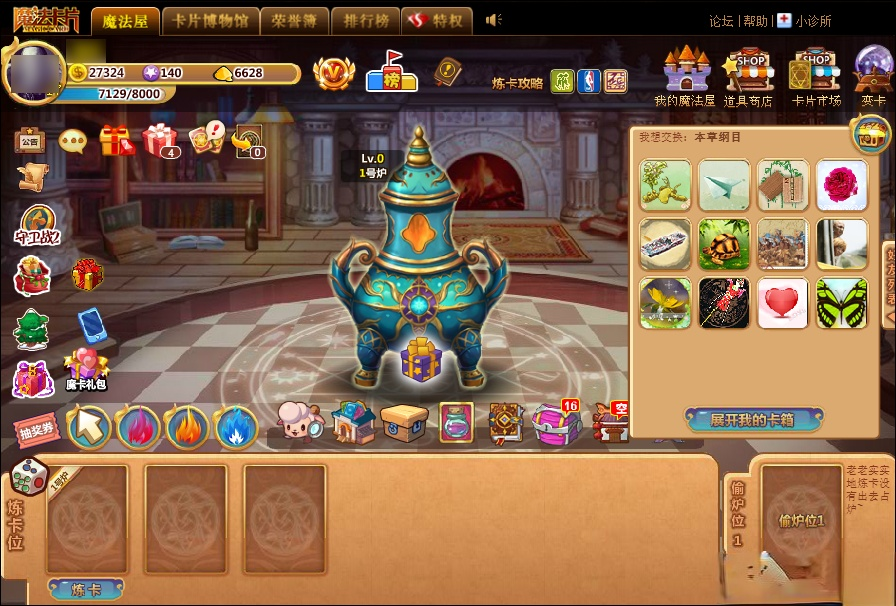Open the 公告 announcement icon
The height and width of the screenshot is (606, 896).
pos(30,141)
